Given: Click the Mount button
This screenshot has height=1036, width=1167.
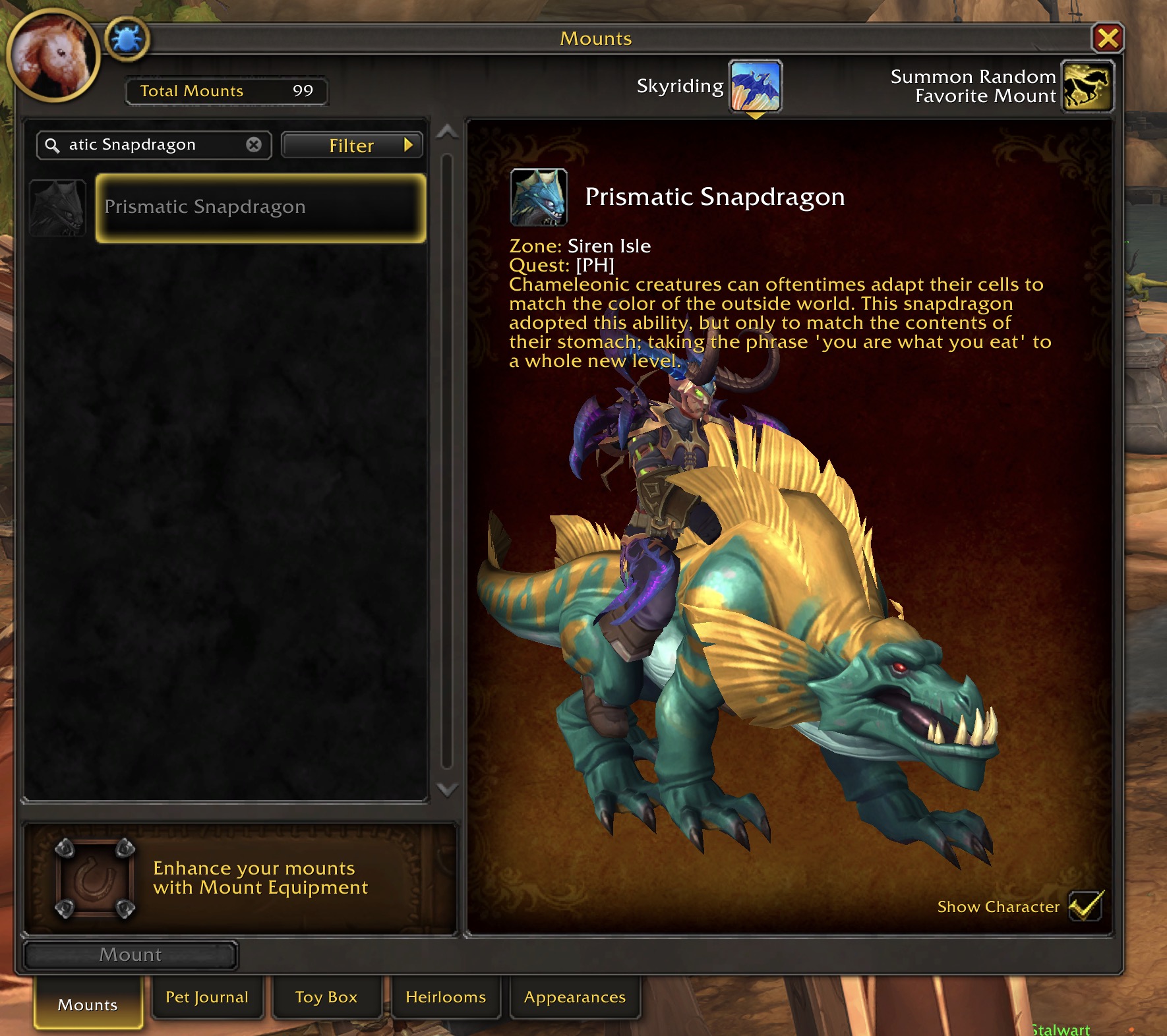Looking at the screenshot, I should pyautogui.click(x=131, y=955).
